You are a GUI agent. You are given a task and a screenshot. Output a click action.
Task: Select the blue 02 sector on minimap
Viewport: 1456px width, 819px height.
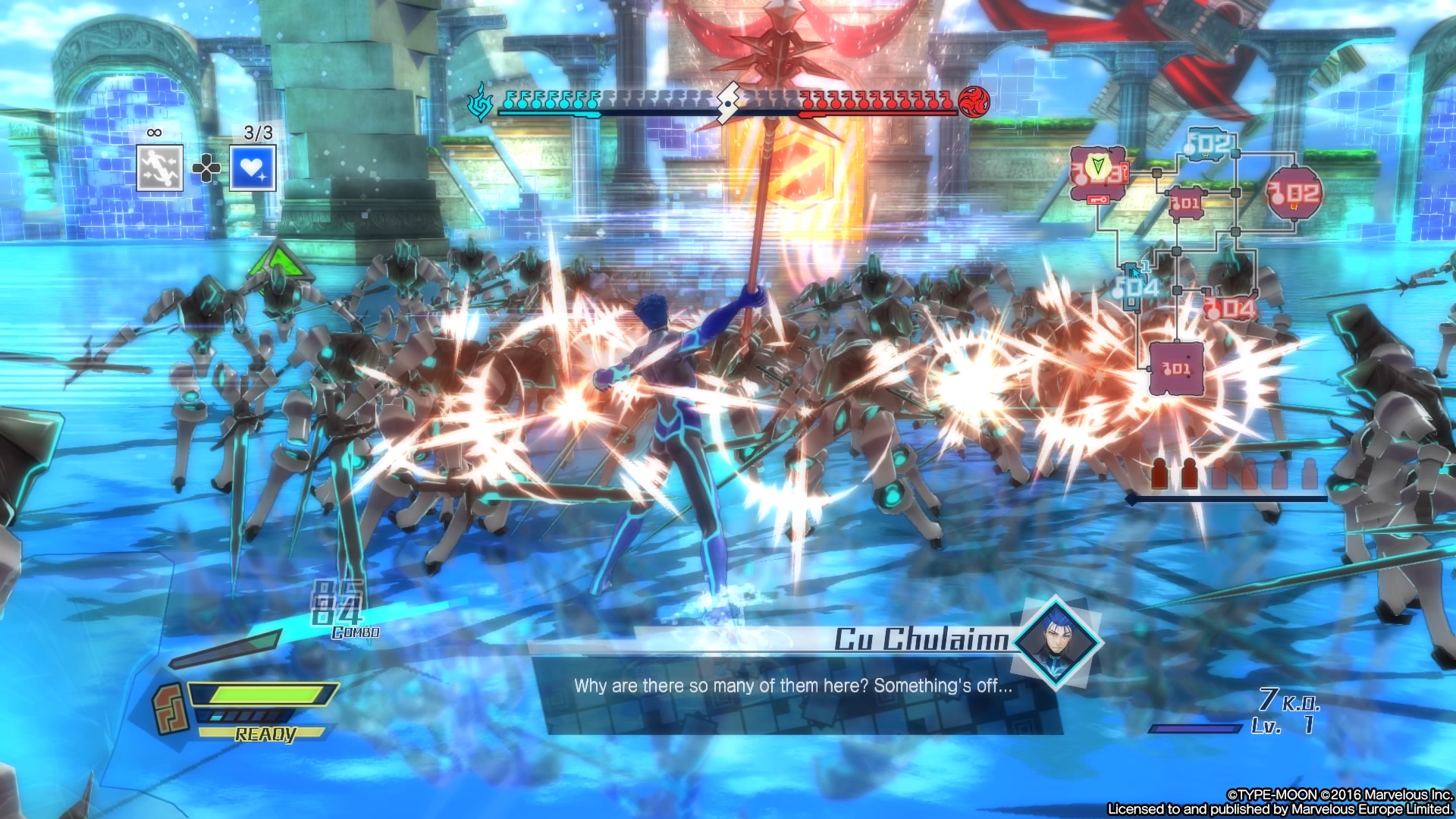pos(1209,144)
